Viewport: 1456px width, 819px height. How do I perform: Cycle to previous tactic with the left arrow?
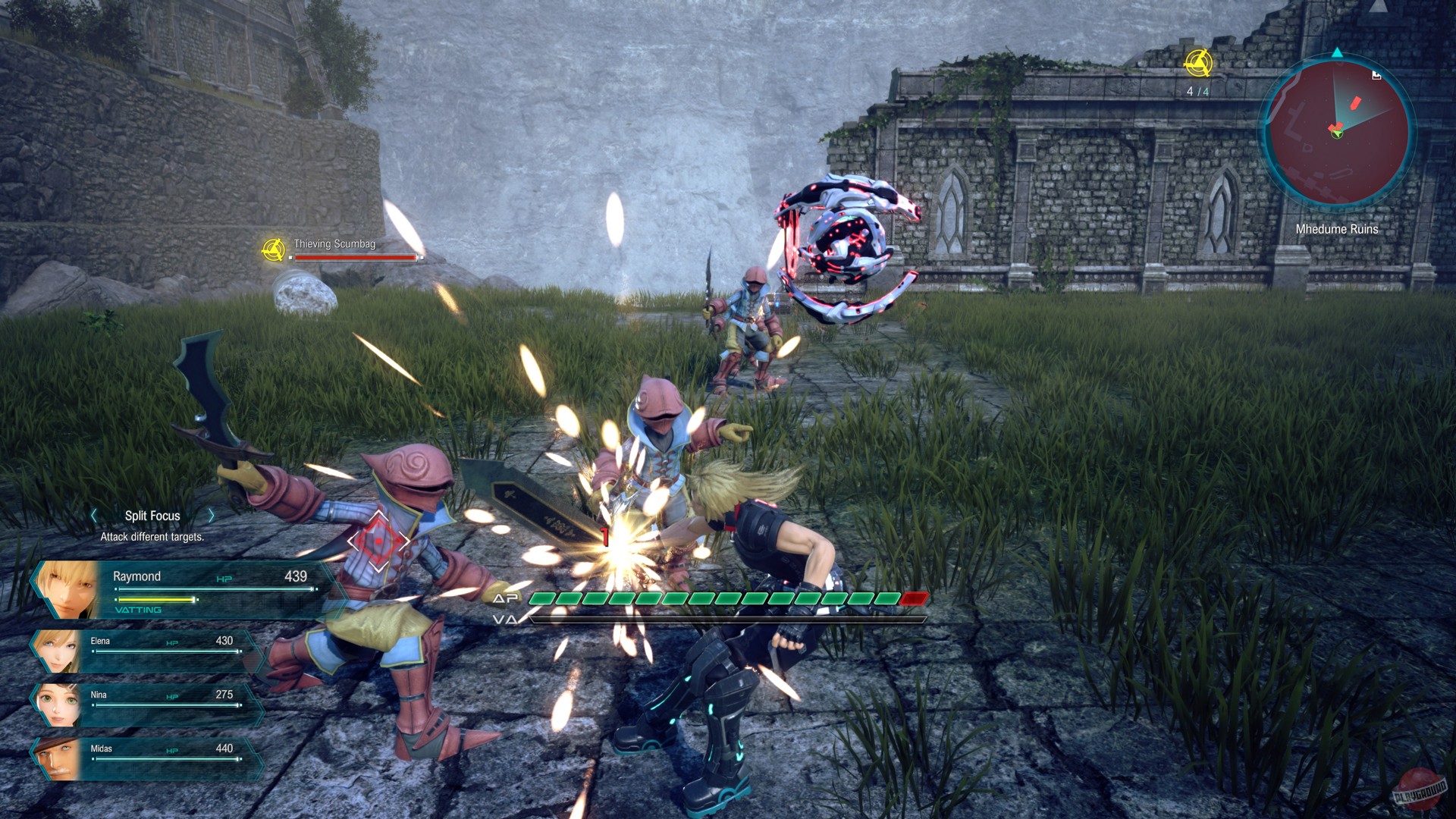93,515
